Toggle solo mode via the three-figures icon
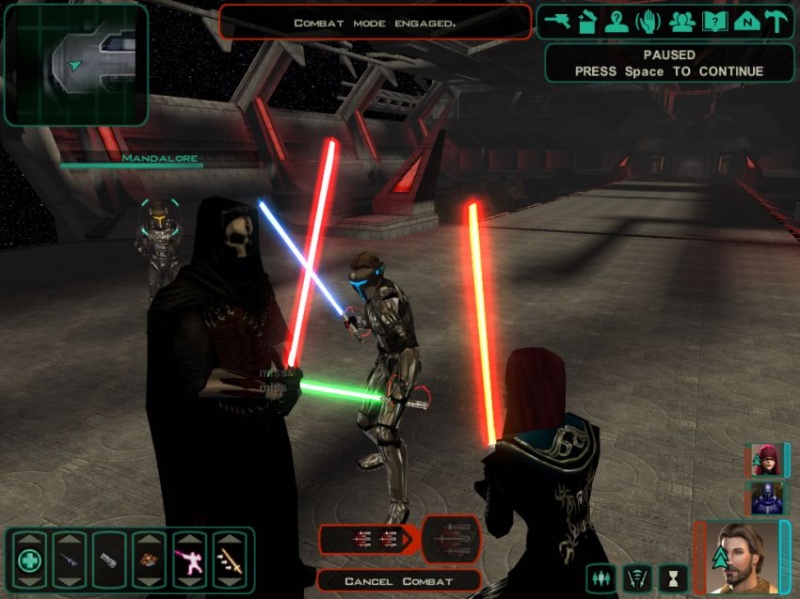Viewport: 800px width, 599px height. click(x=602, y=577)
